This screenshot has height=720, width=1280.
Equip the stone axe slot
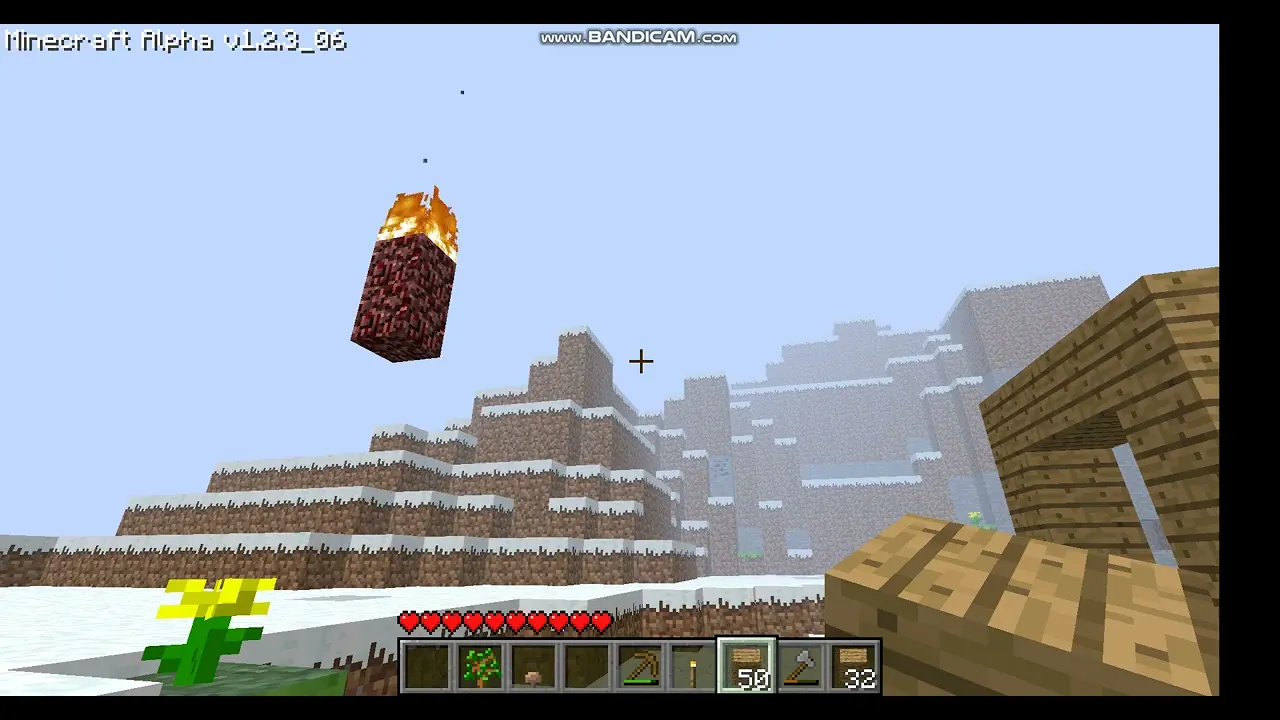tap(801, 667)
